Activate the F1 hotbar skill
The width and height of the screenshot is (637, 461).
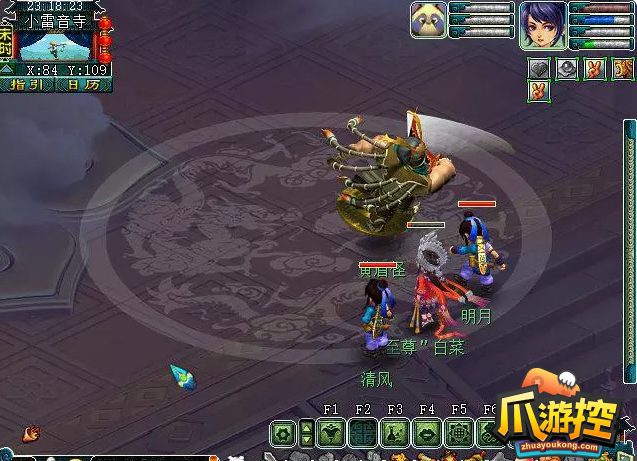331,433
